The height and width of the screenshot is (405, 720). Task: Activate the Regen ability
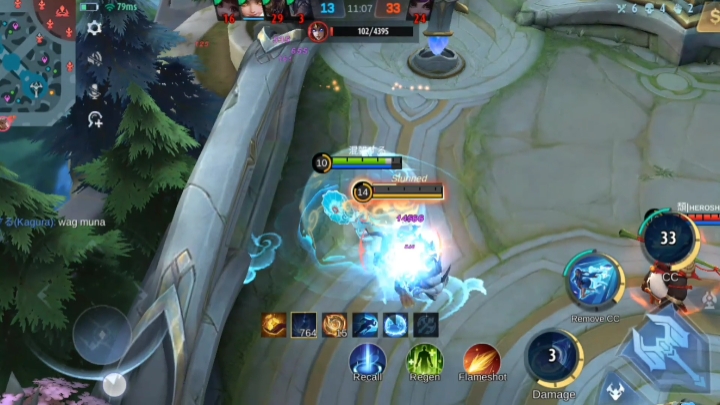(424, 359)
